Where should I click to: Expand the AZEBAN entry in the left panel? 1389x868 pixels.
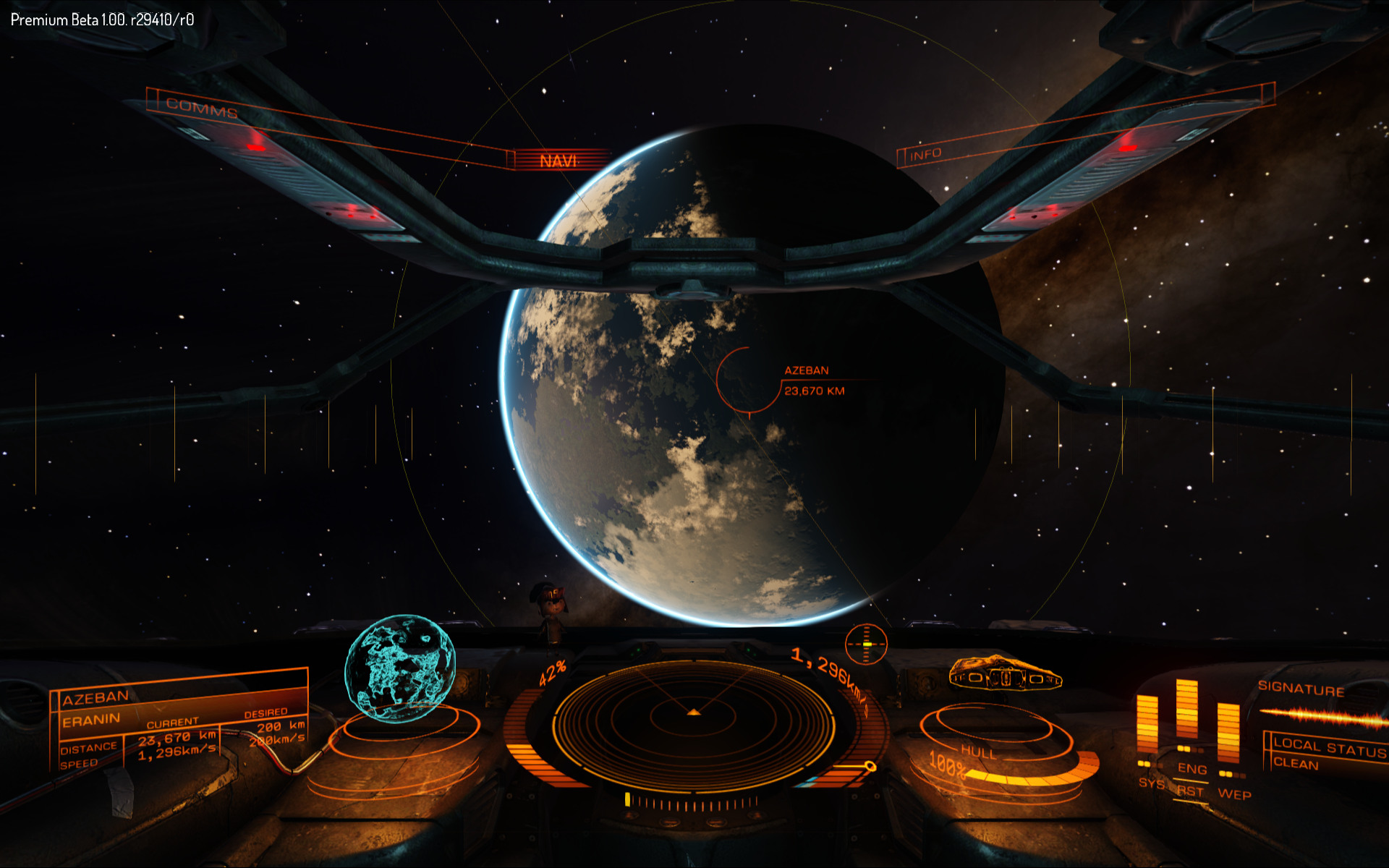tap(94, 697)
